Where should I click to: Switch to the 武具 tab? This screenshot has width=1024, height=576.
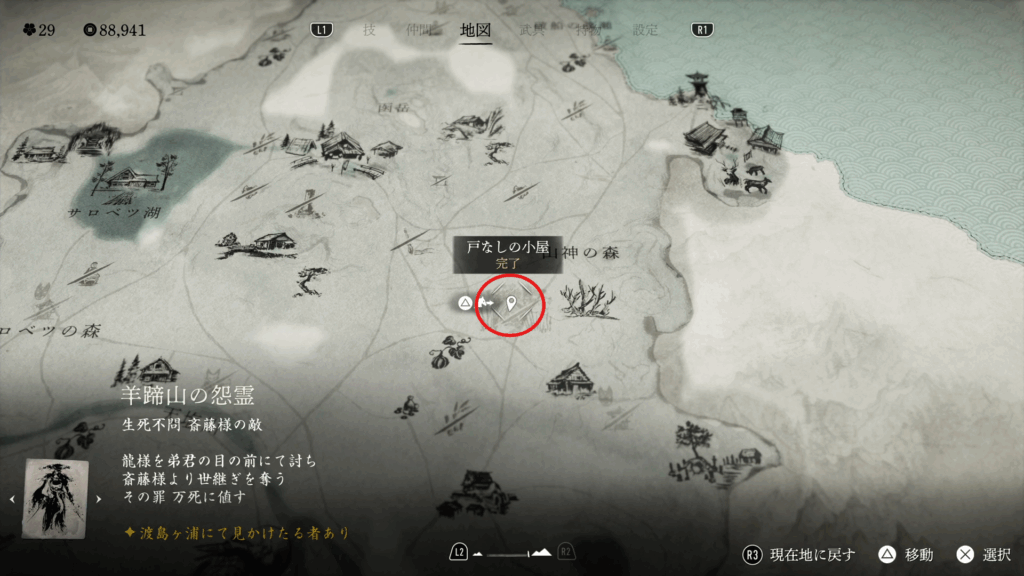coord(531,29)
